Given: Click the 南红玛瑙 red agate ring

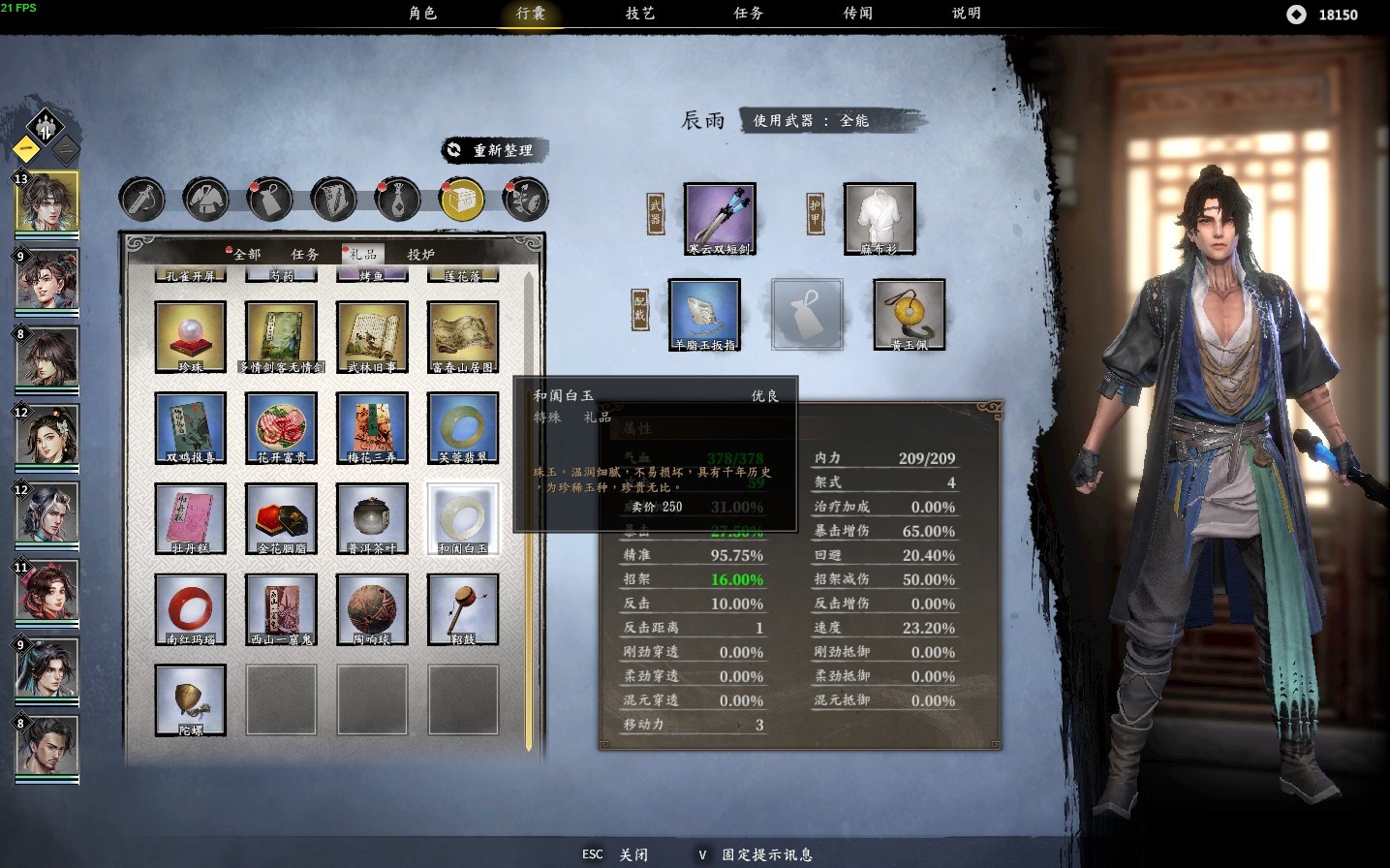Looking at the screenshot, I should (x=190, y=609).
